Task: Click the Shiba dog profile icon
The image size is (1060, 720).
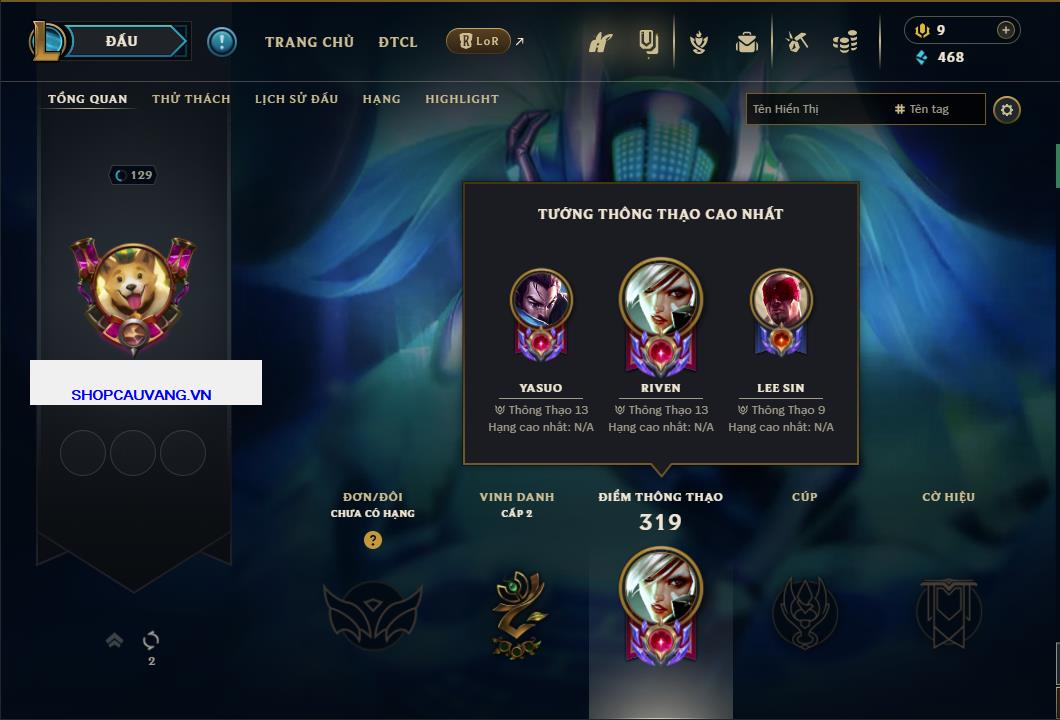Action: click(x=133, y=285)
